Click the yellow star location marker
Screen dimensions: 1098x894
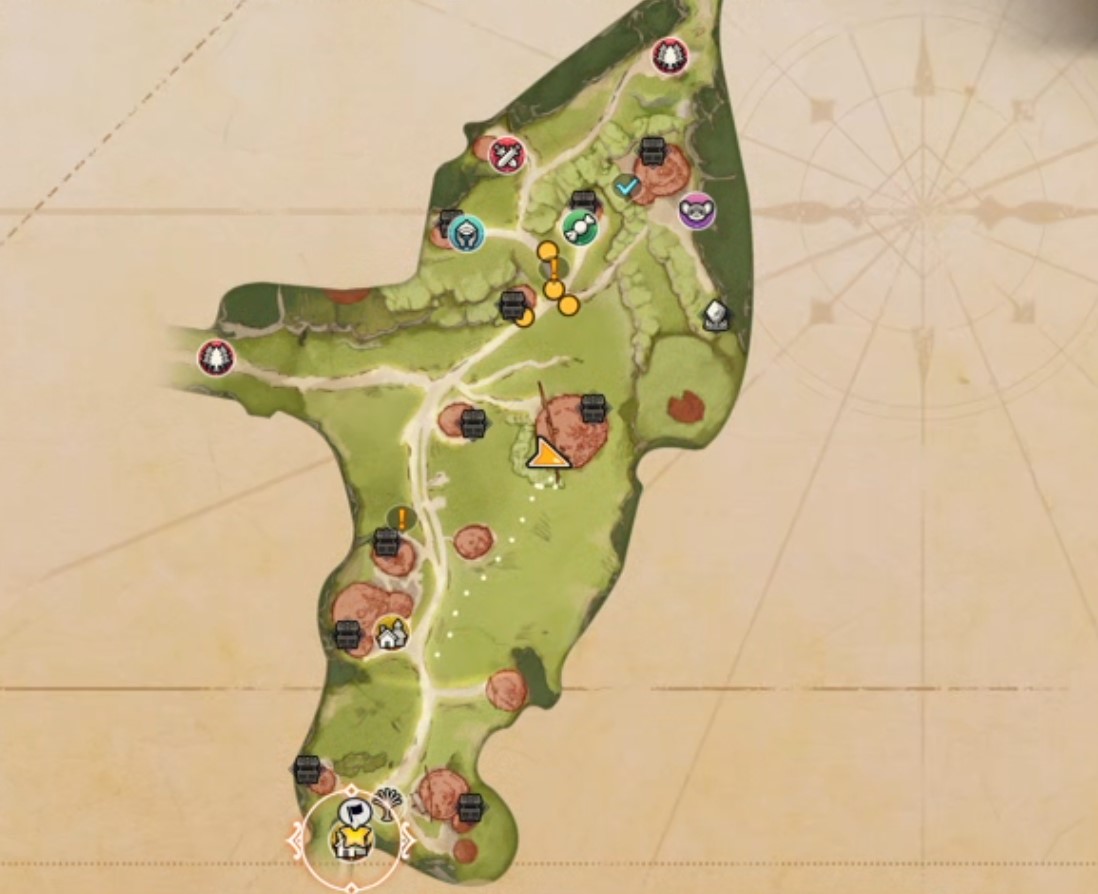[352, 842]
